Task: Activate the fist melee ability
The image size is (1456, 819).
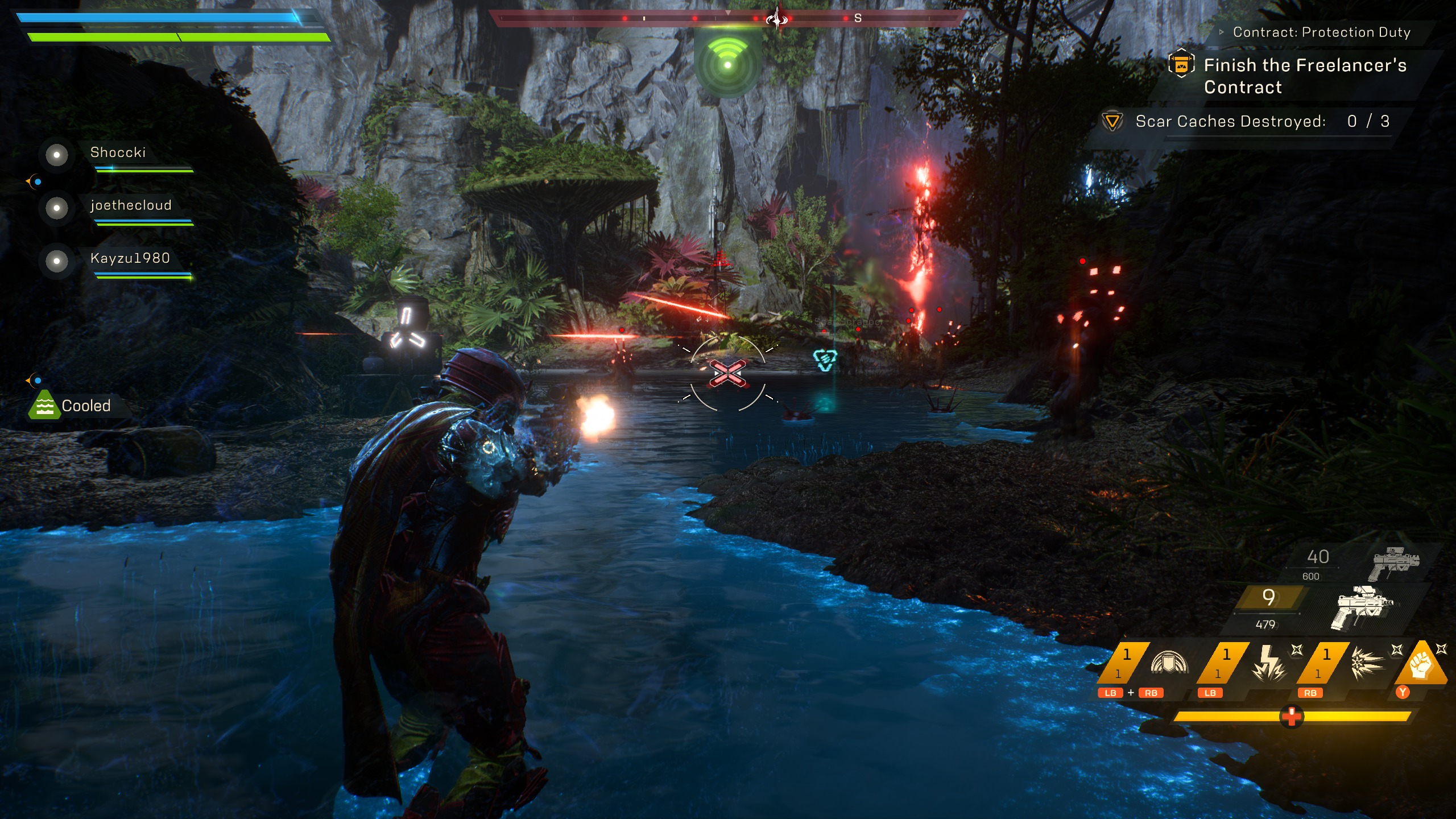Action: (1420, 664)
